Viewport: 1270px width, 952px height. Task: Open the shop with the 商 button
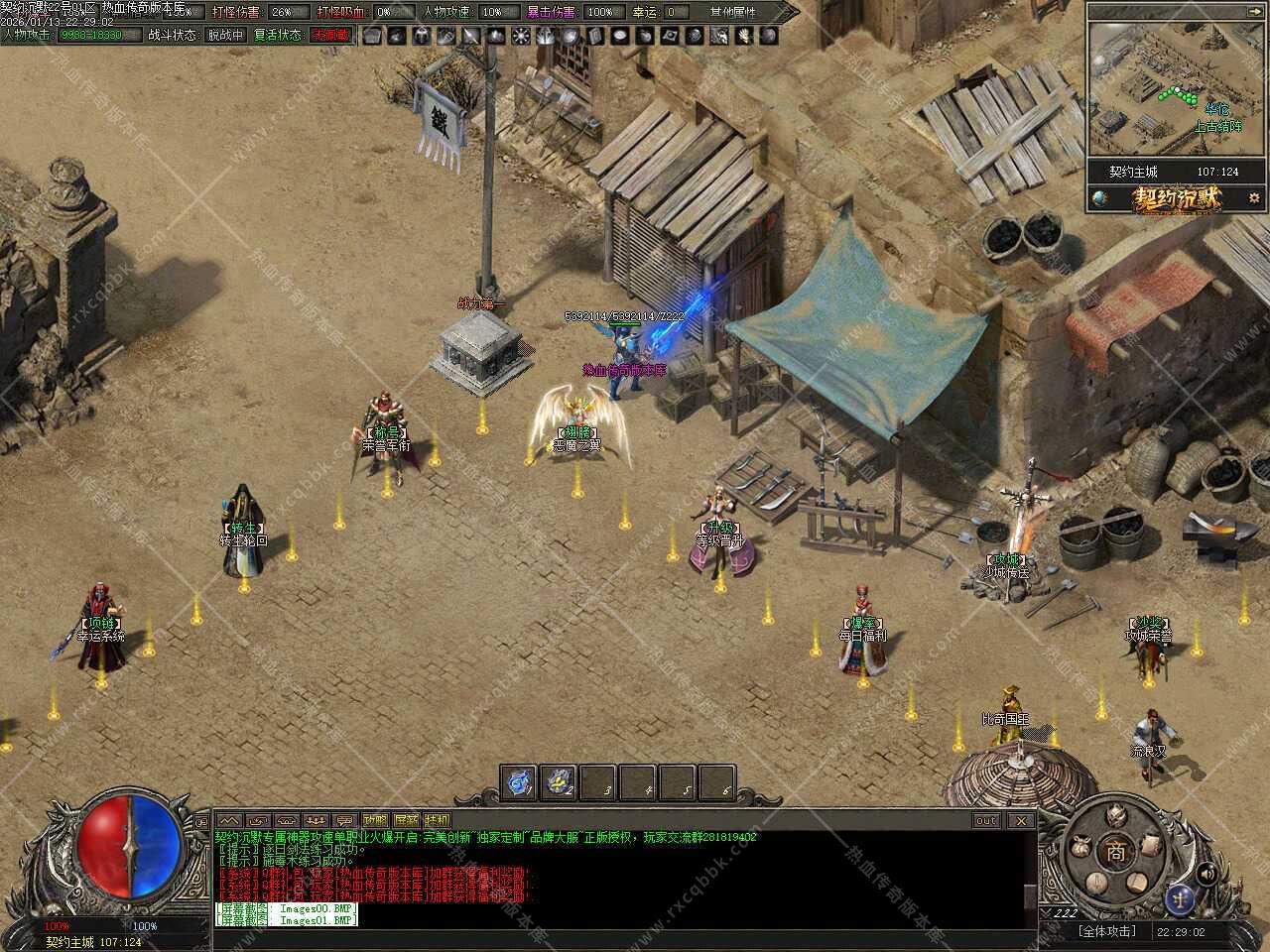(x=1116, y=850)
